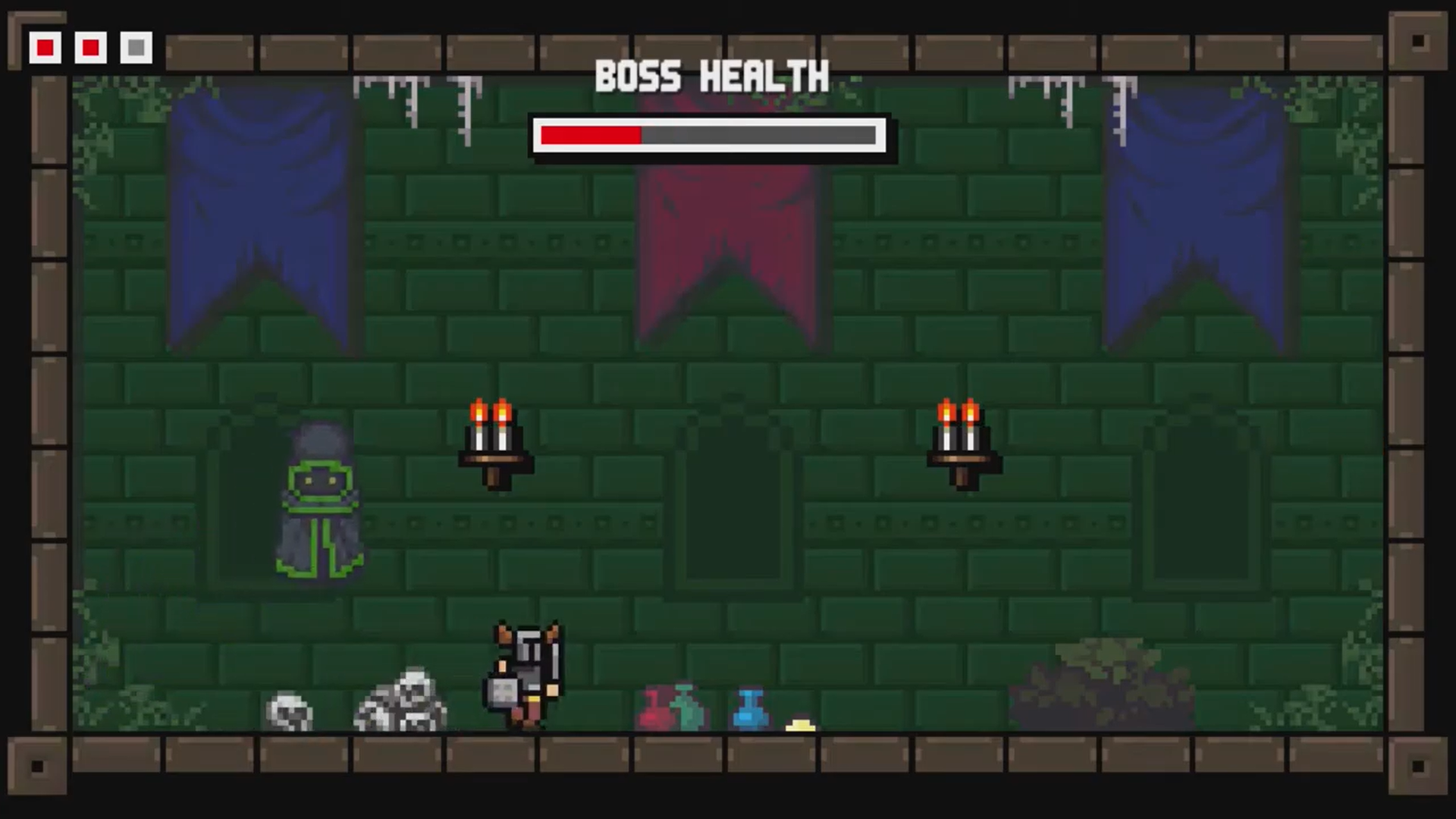The height and width of the screenshot is (819, 1456).
Task: Click the BOSS HEALTH title text
Action: point(711,76)
